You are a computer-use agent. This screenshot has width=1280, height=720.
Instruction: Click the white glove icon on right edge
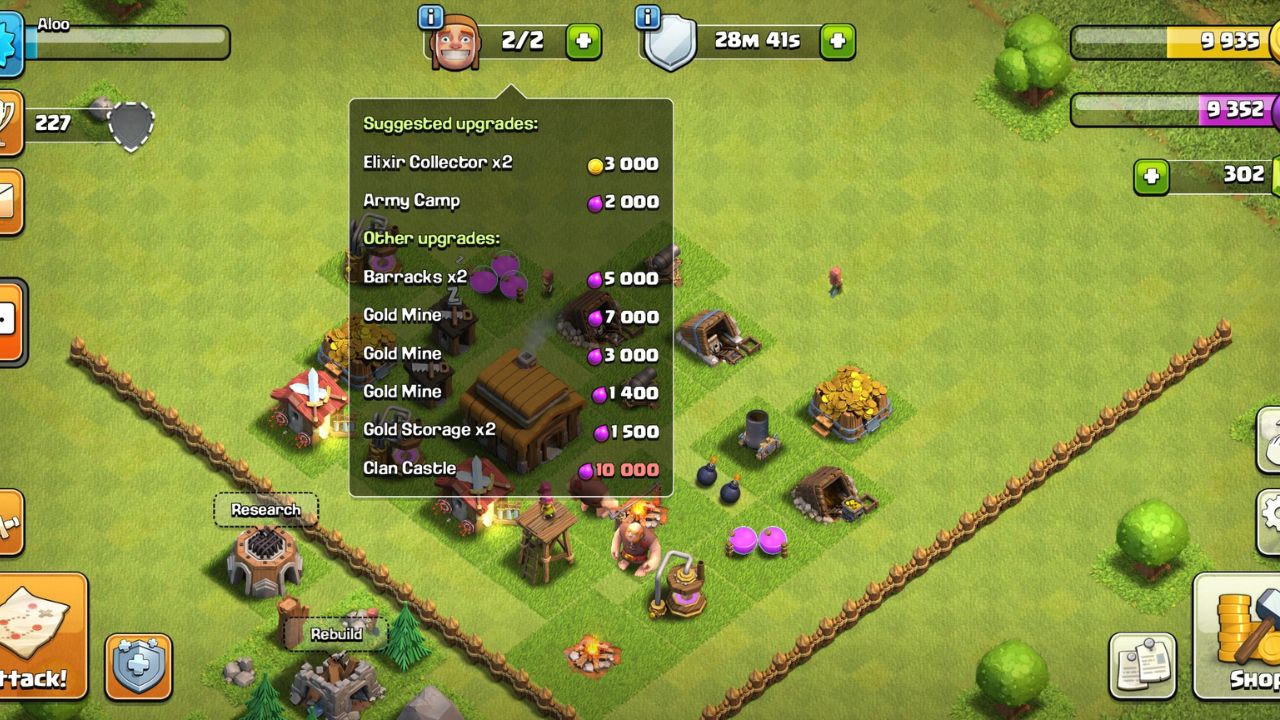click(x=1270, y=440)
